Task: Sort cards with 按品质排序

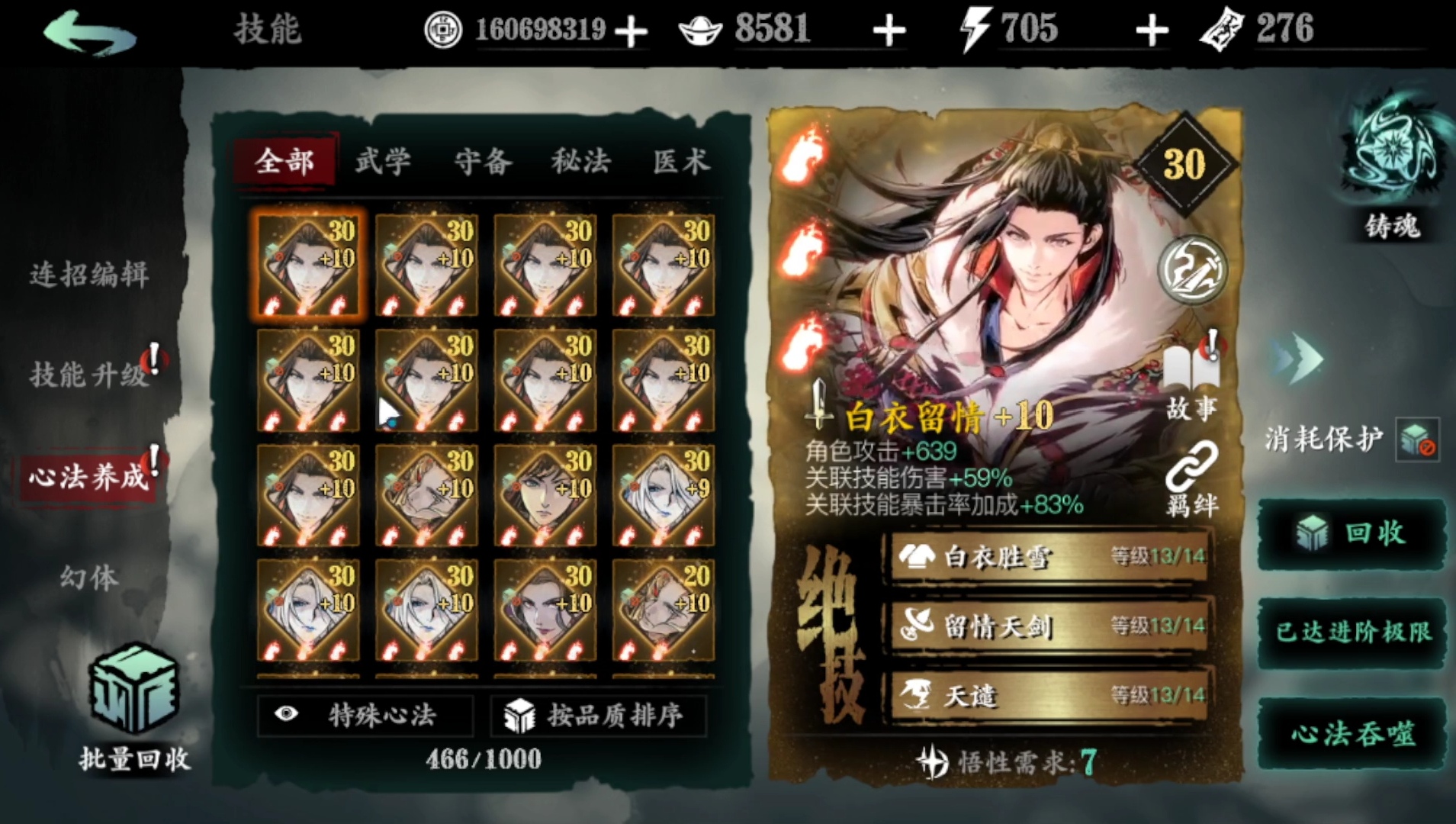Action: coord(597,715)
